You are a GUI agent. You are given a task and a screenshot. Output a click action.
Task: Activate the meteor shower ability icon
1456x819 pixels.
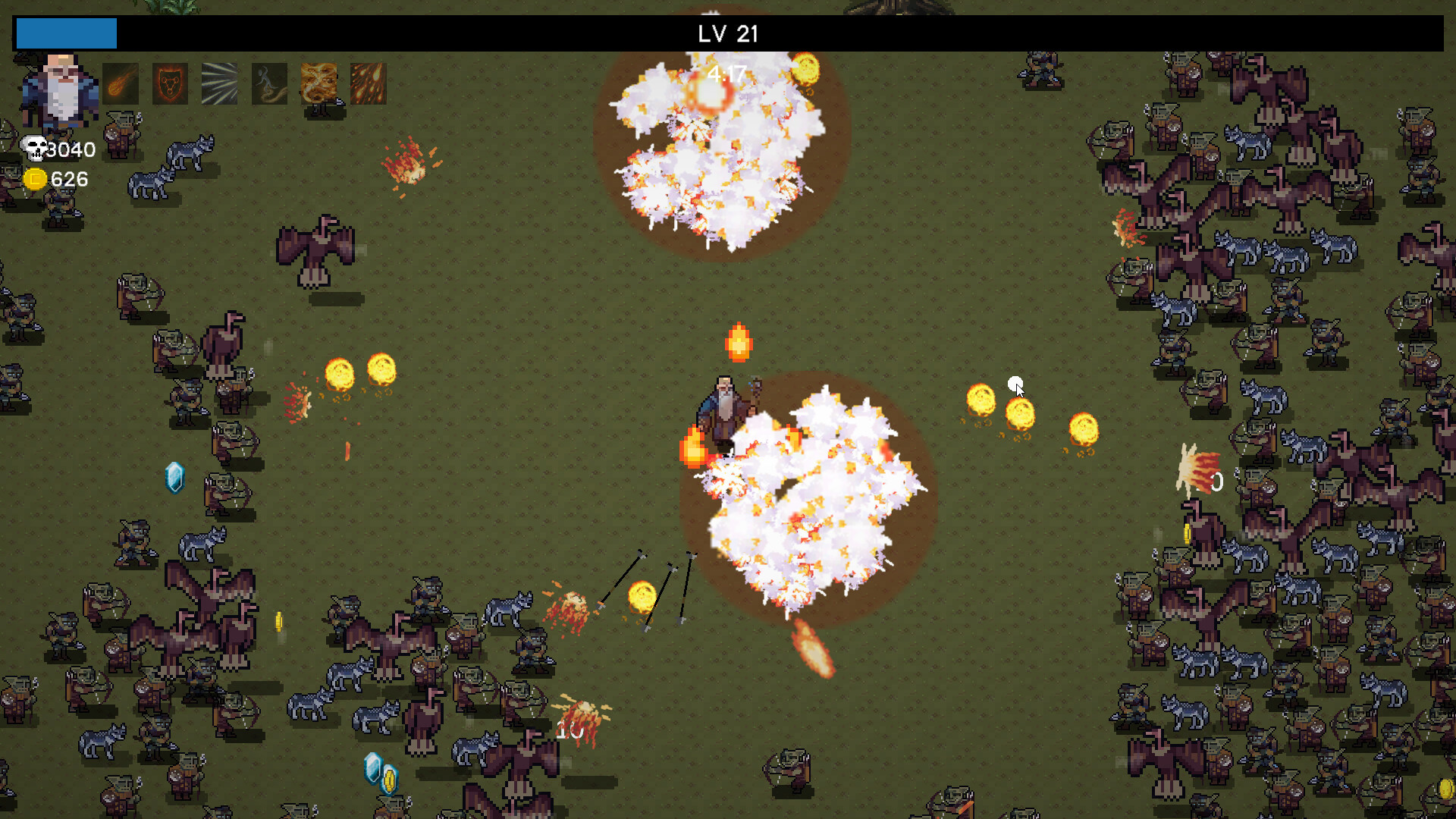pos(369,83)
